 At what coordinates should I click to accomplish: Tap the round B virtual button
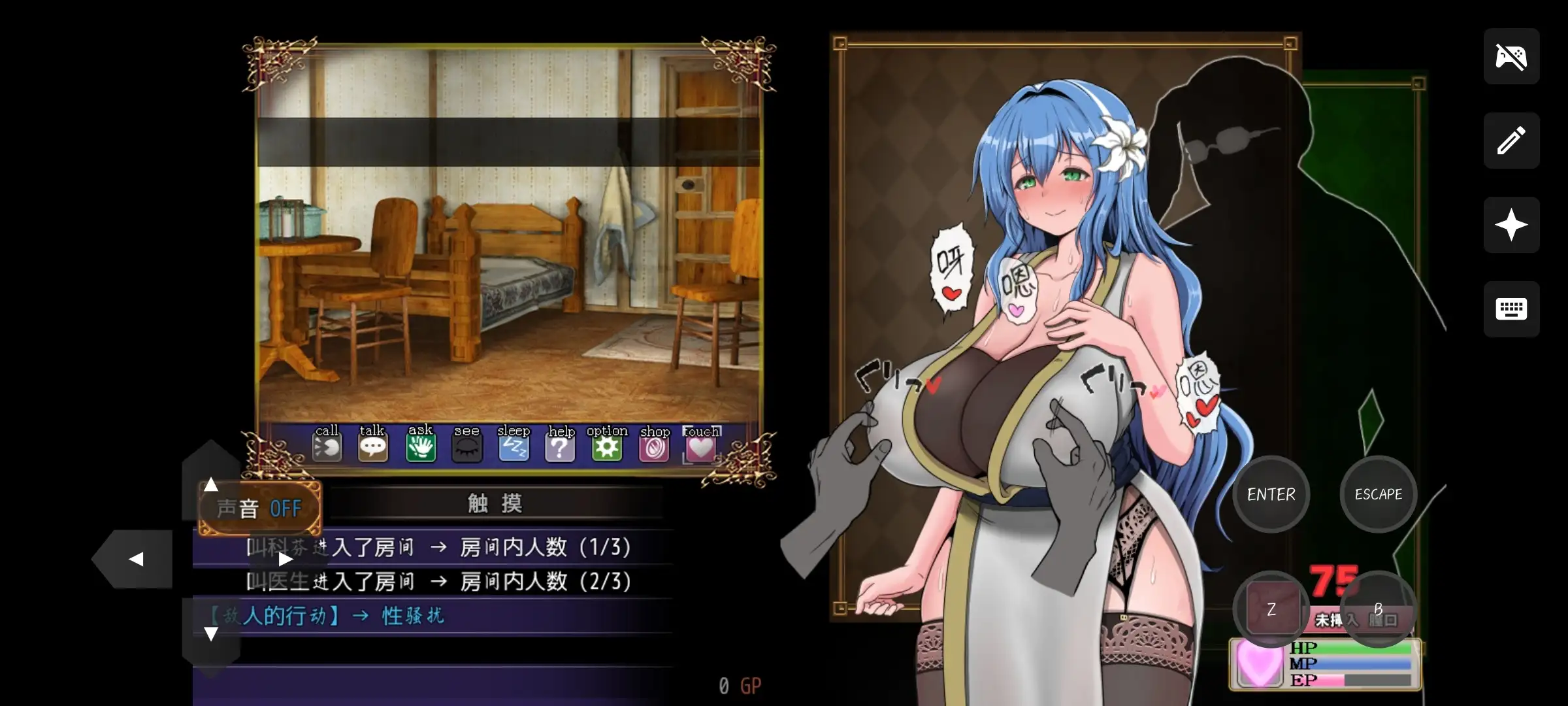click(x=1378, y=609)
